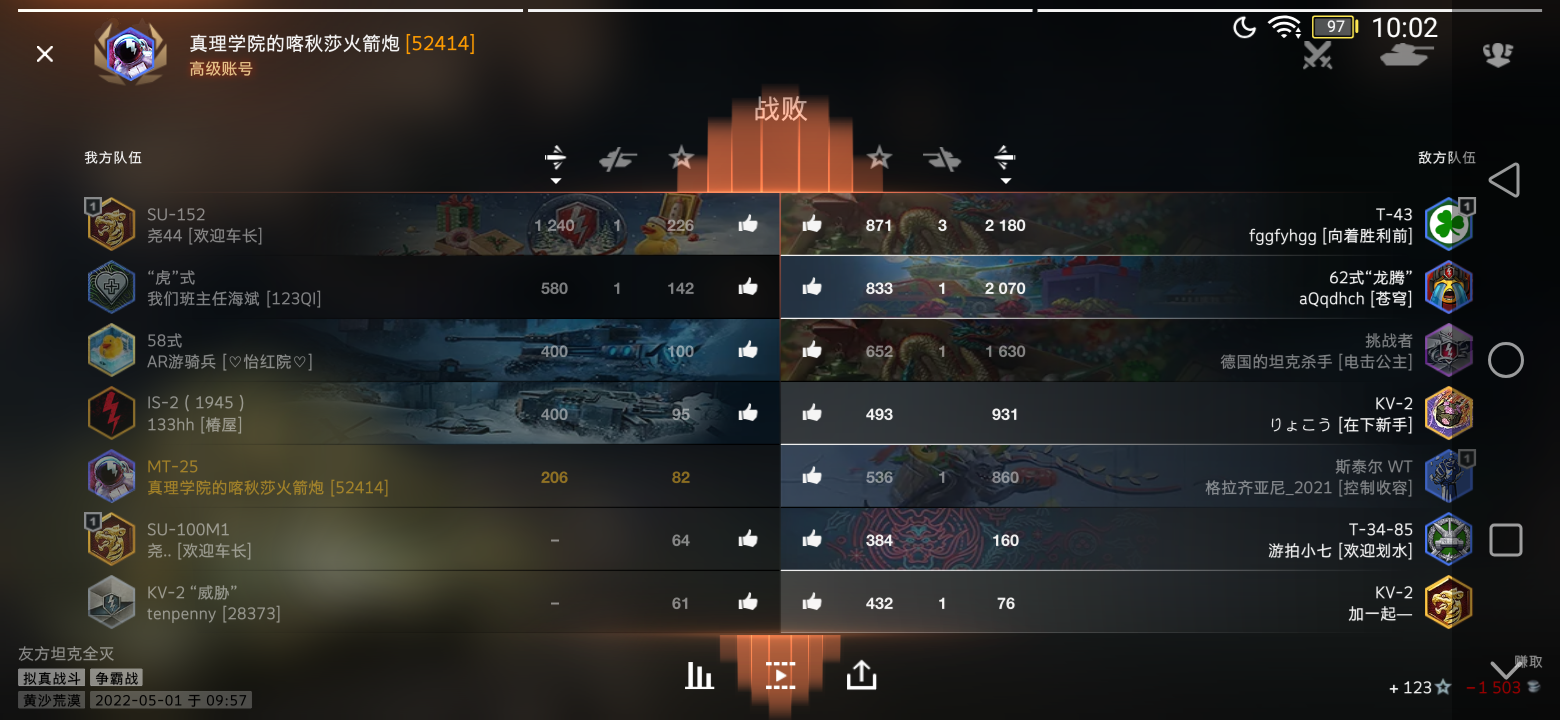
Task: Give a thumbs up to SU-152 player 尧44
Action: (x=748, y=224)
